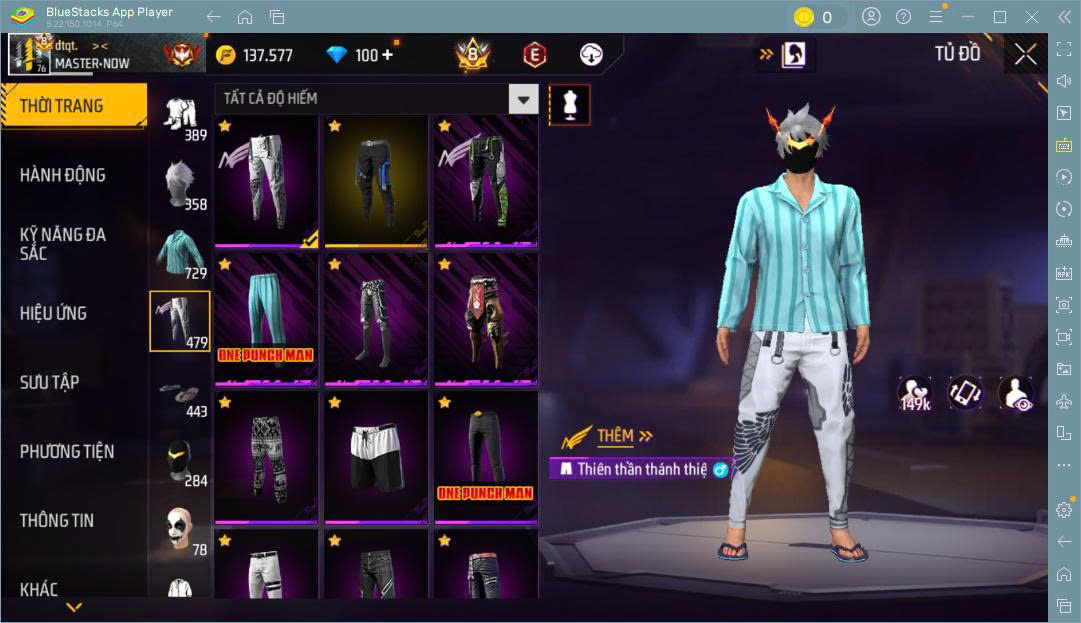Select the black mask category icon
Viewport: 1081px width, 623px height.
tap(180, 460)
